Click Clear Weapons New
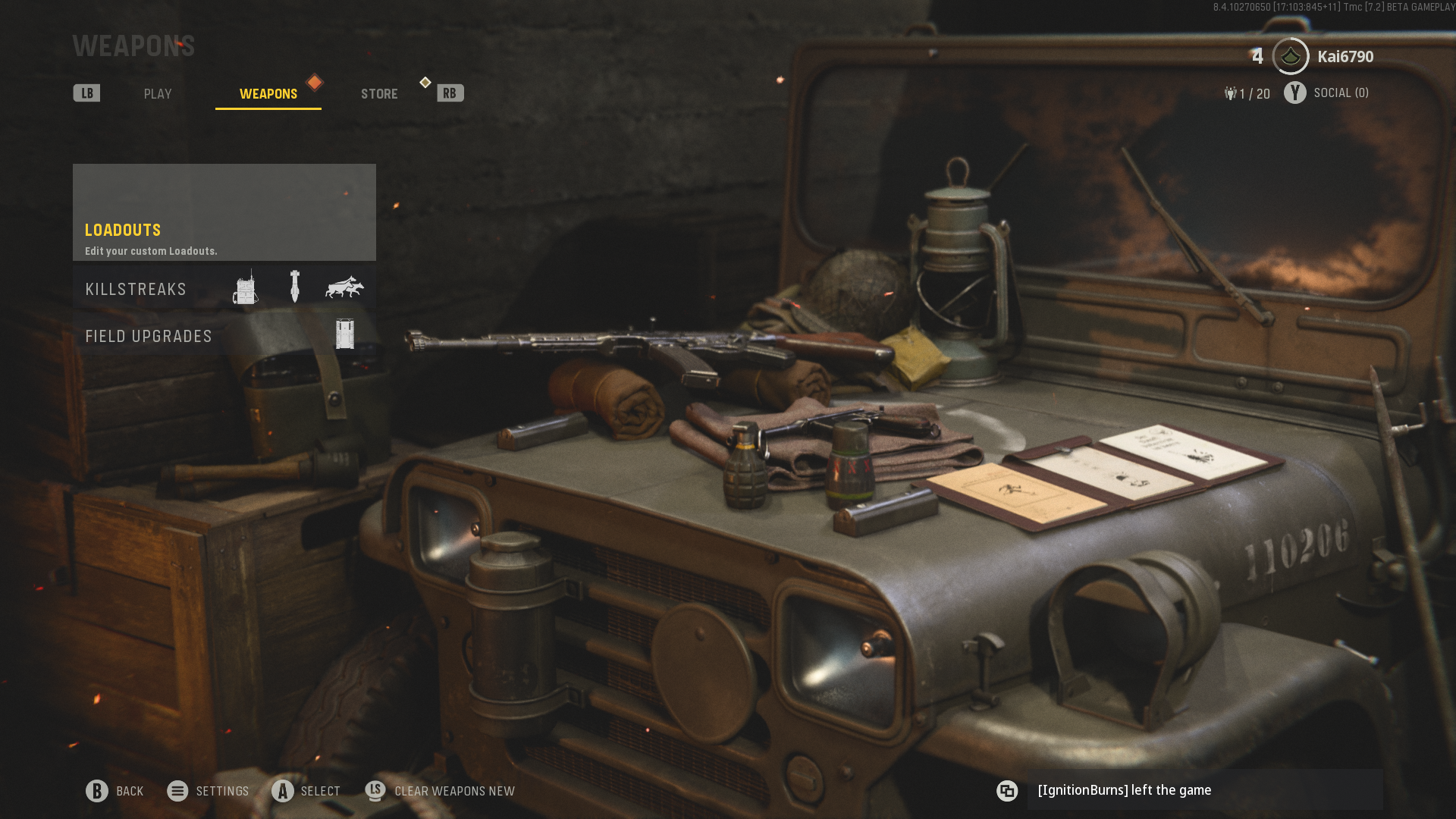Image resolution: width=1456 pixels, height=819 pixels. click(441, 791)
